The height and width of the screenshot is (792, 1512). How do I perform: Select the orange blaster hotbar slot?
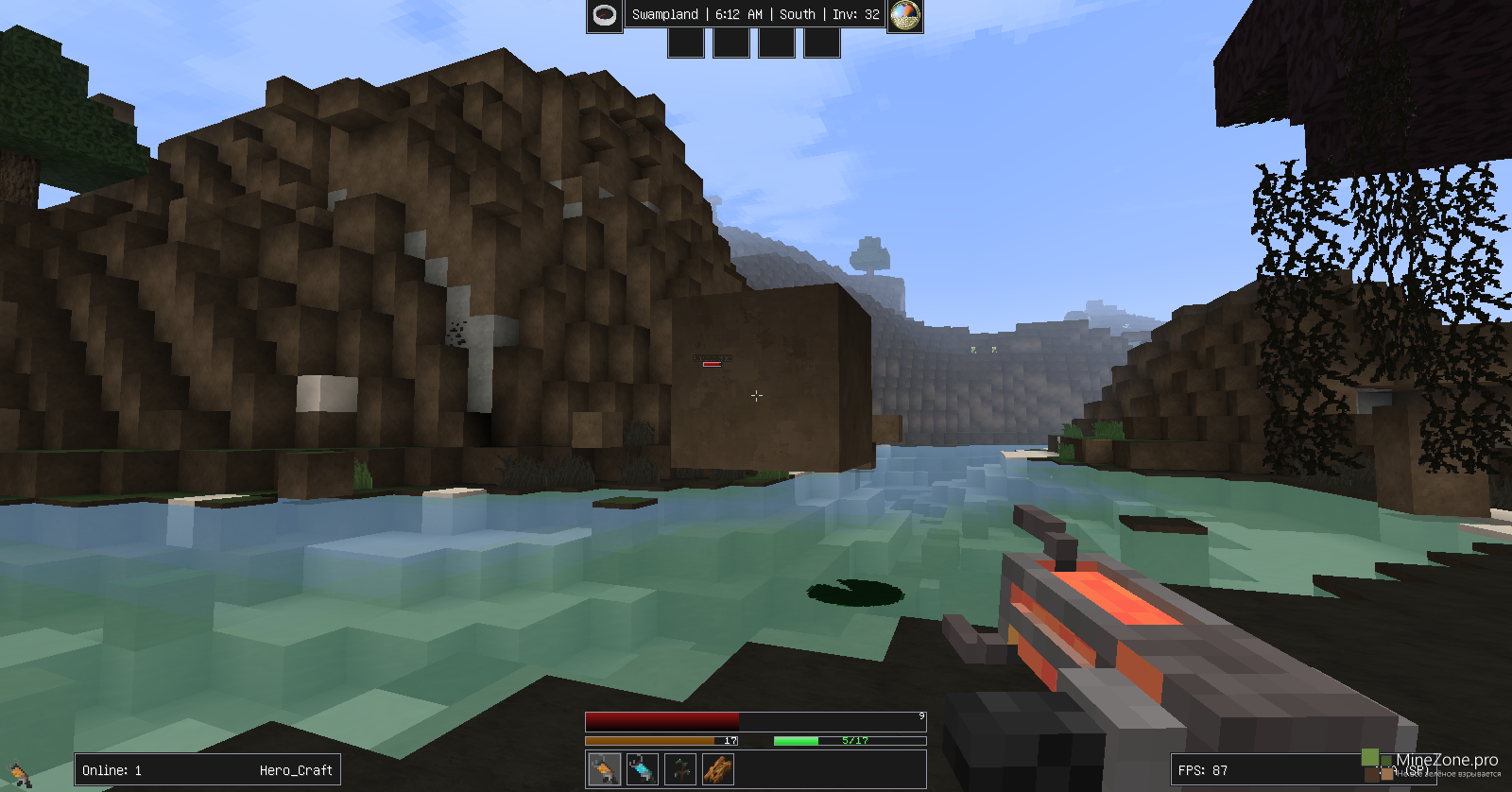coord(605,769)
